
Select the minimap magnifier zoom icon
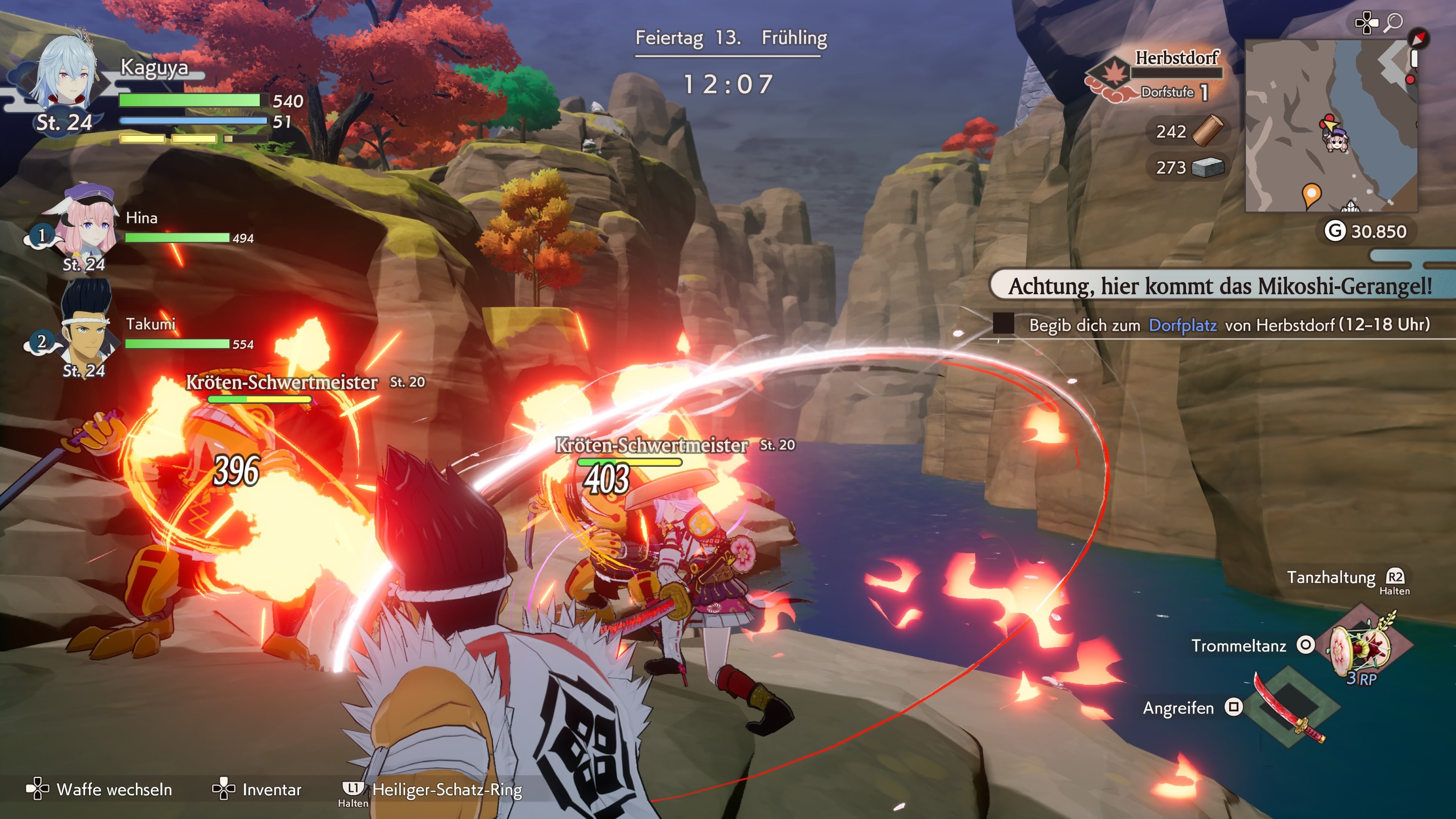point(1394,23)
